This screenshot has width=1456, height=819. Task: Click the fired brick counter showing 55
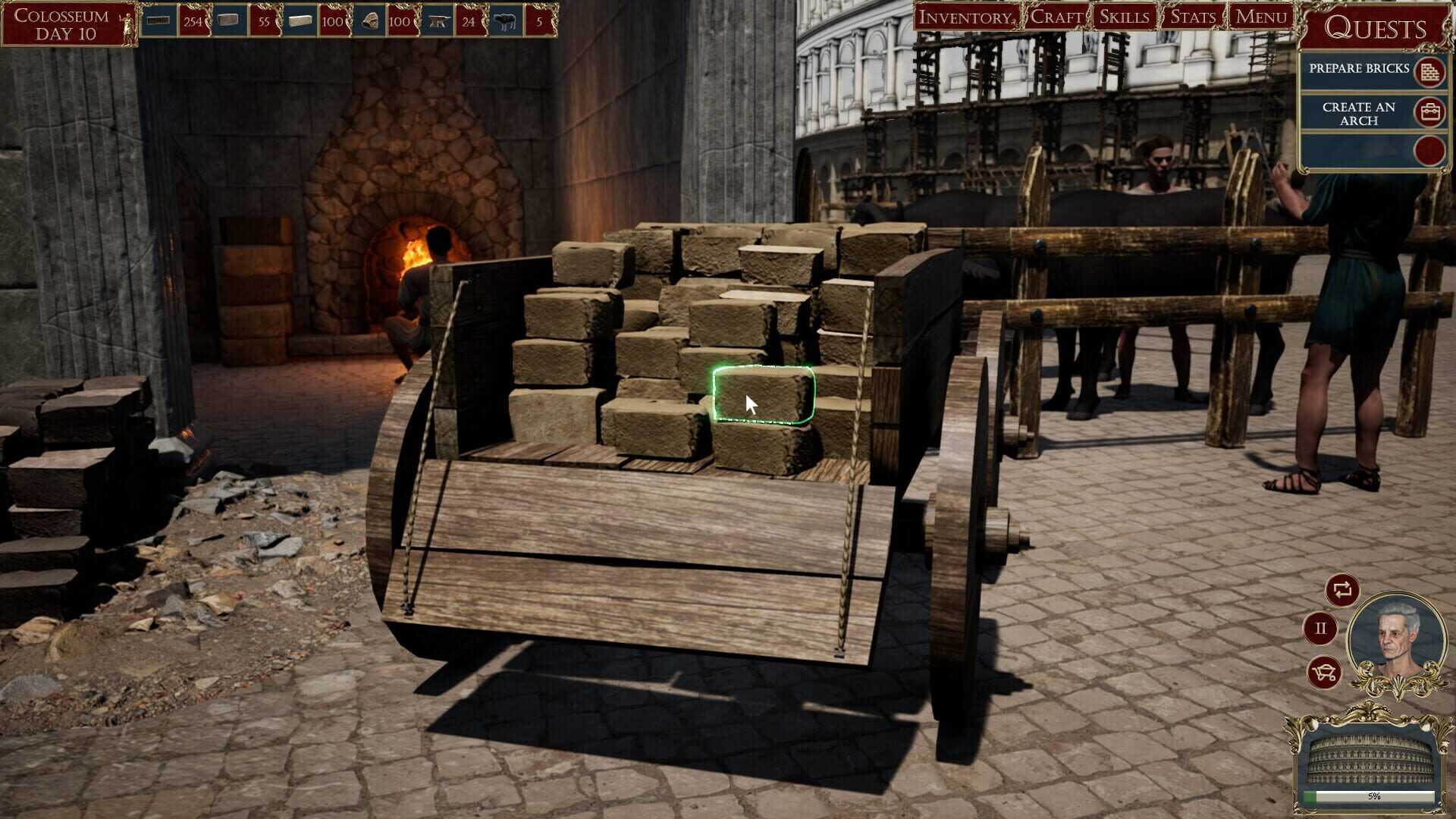pyautogui.click(x=265, y=21)
